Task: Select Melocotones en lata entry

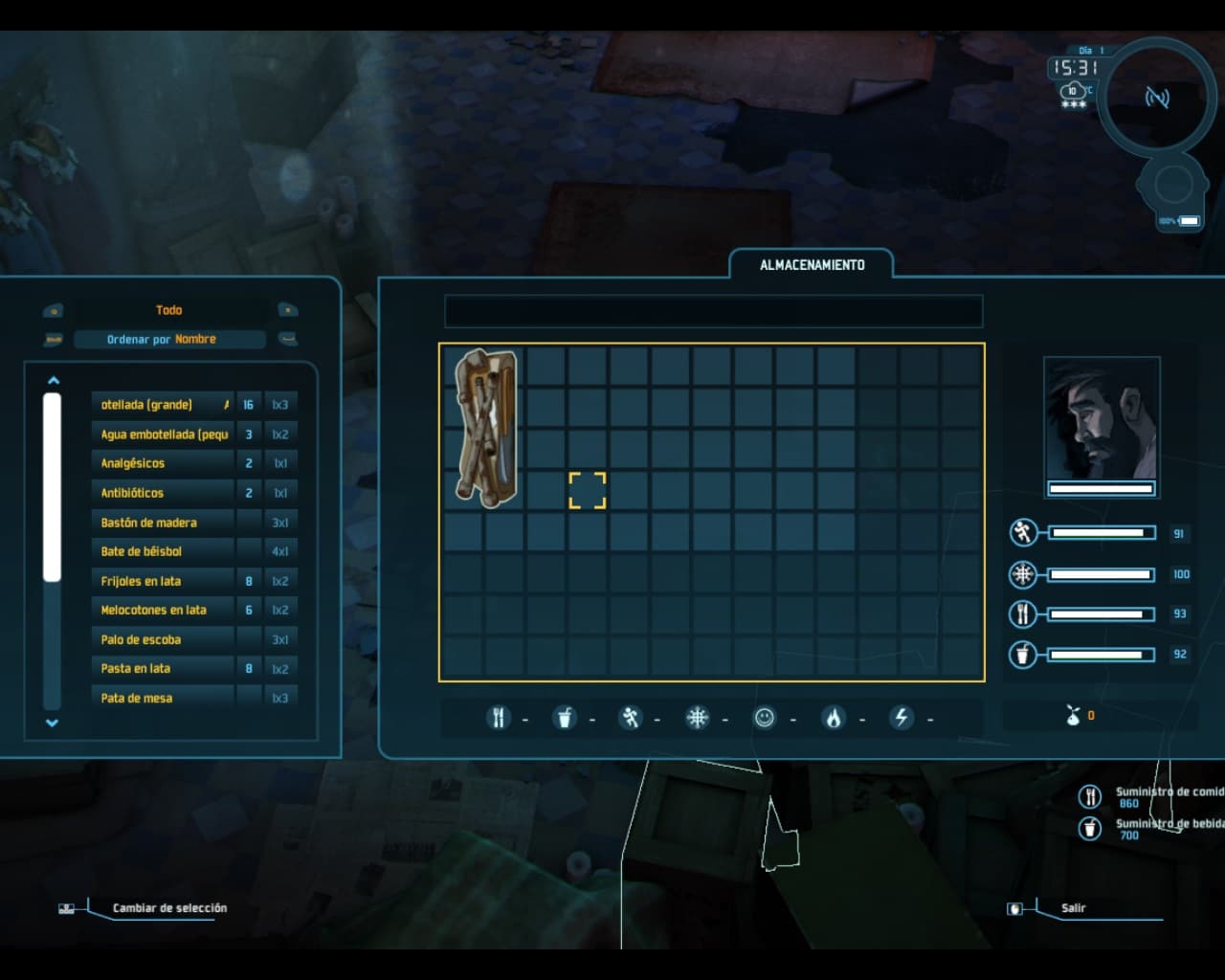Action: pos(164,610)
